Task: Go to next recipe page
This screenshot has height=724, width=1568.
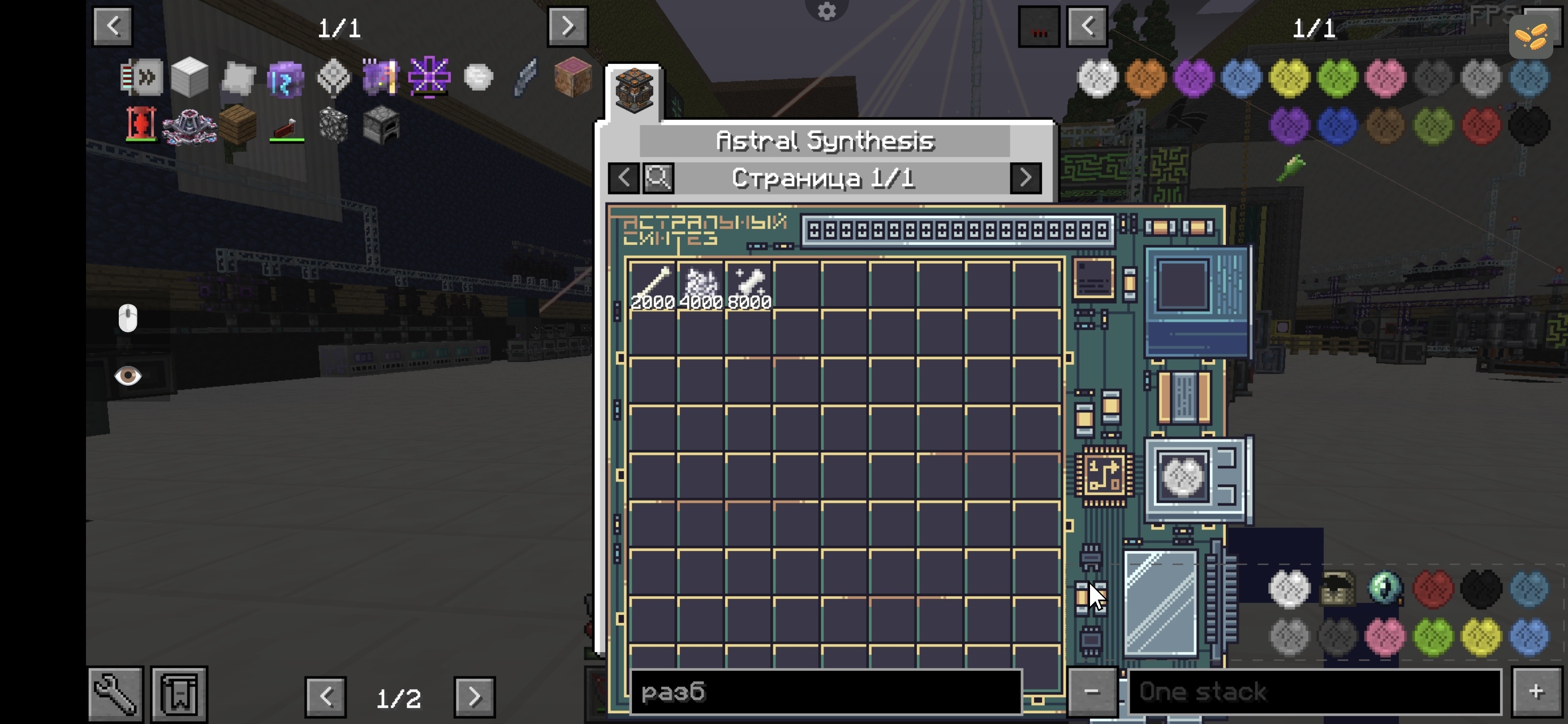Action: click(x=1025, y=178)
